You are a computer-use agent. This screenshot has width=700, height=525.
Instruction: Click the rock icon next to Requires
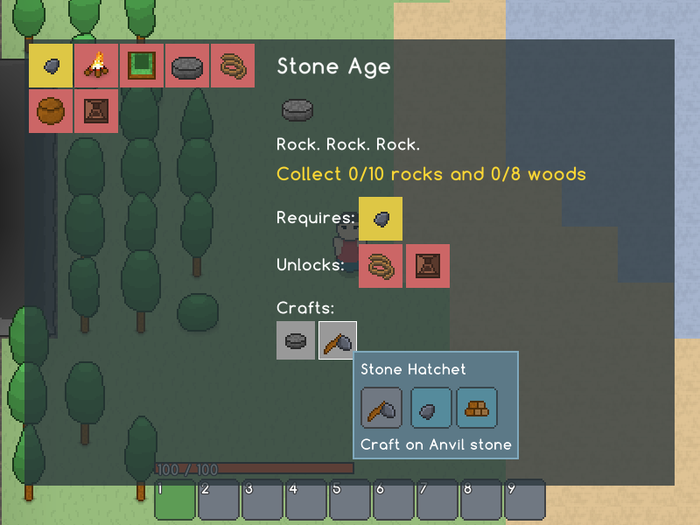coord(381,218)
